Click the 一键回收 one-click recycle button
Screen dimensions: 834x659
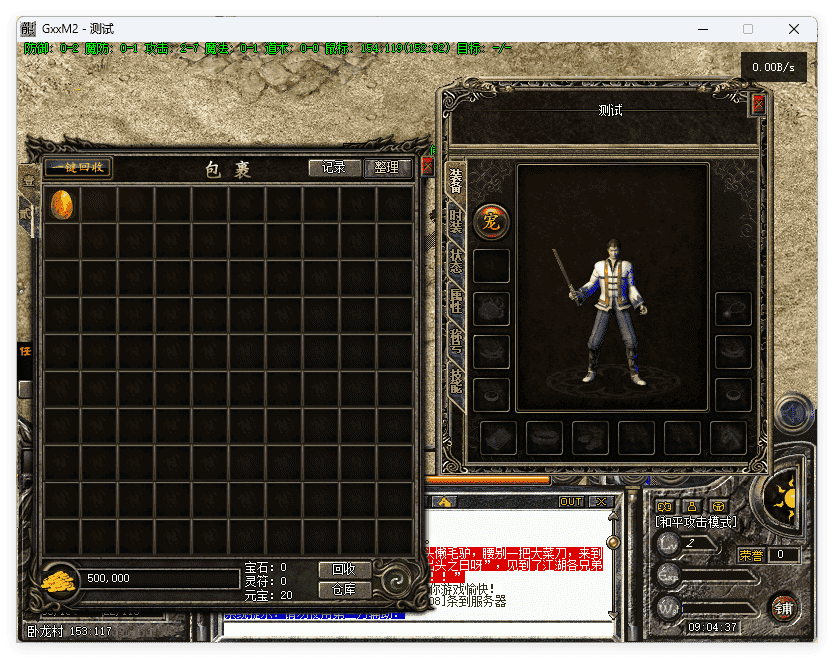[x=77, y=168]
